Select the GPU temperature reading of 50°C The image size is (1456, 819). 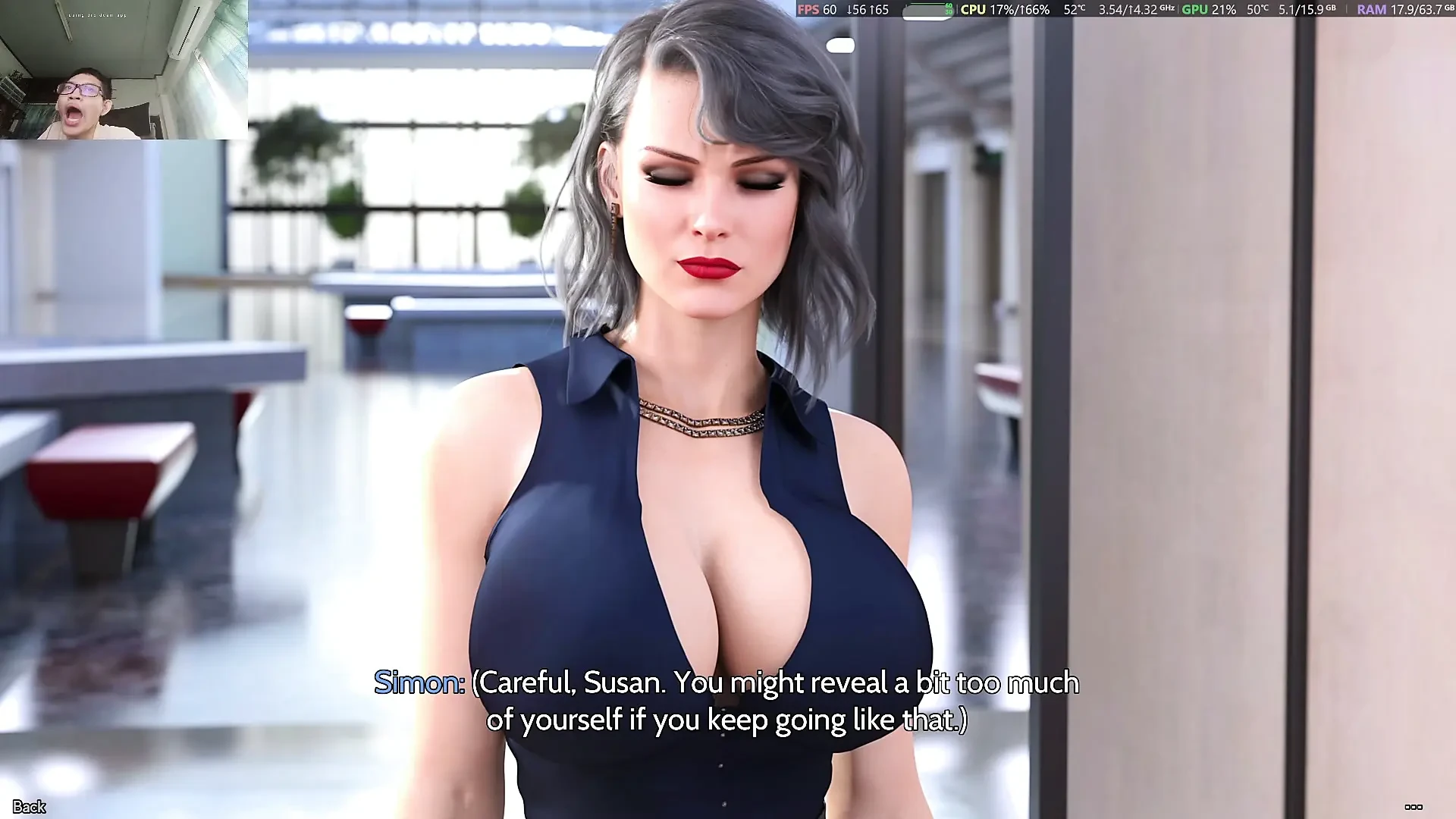coord(1257,10)
